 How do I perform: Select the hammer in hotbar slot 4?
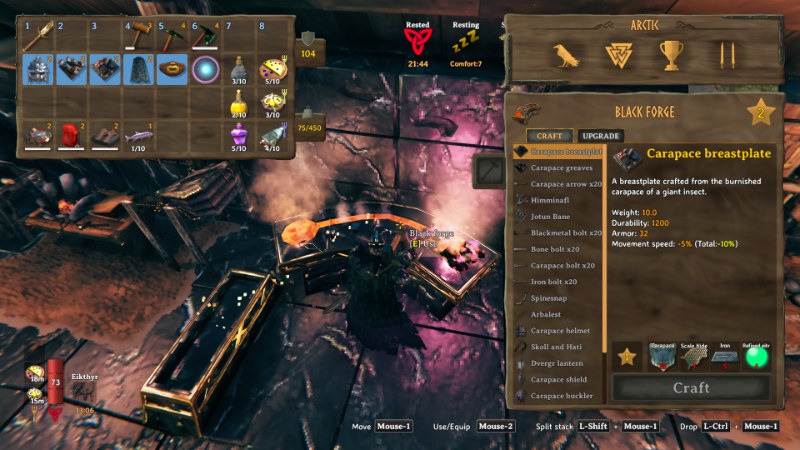pos(140,36)
